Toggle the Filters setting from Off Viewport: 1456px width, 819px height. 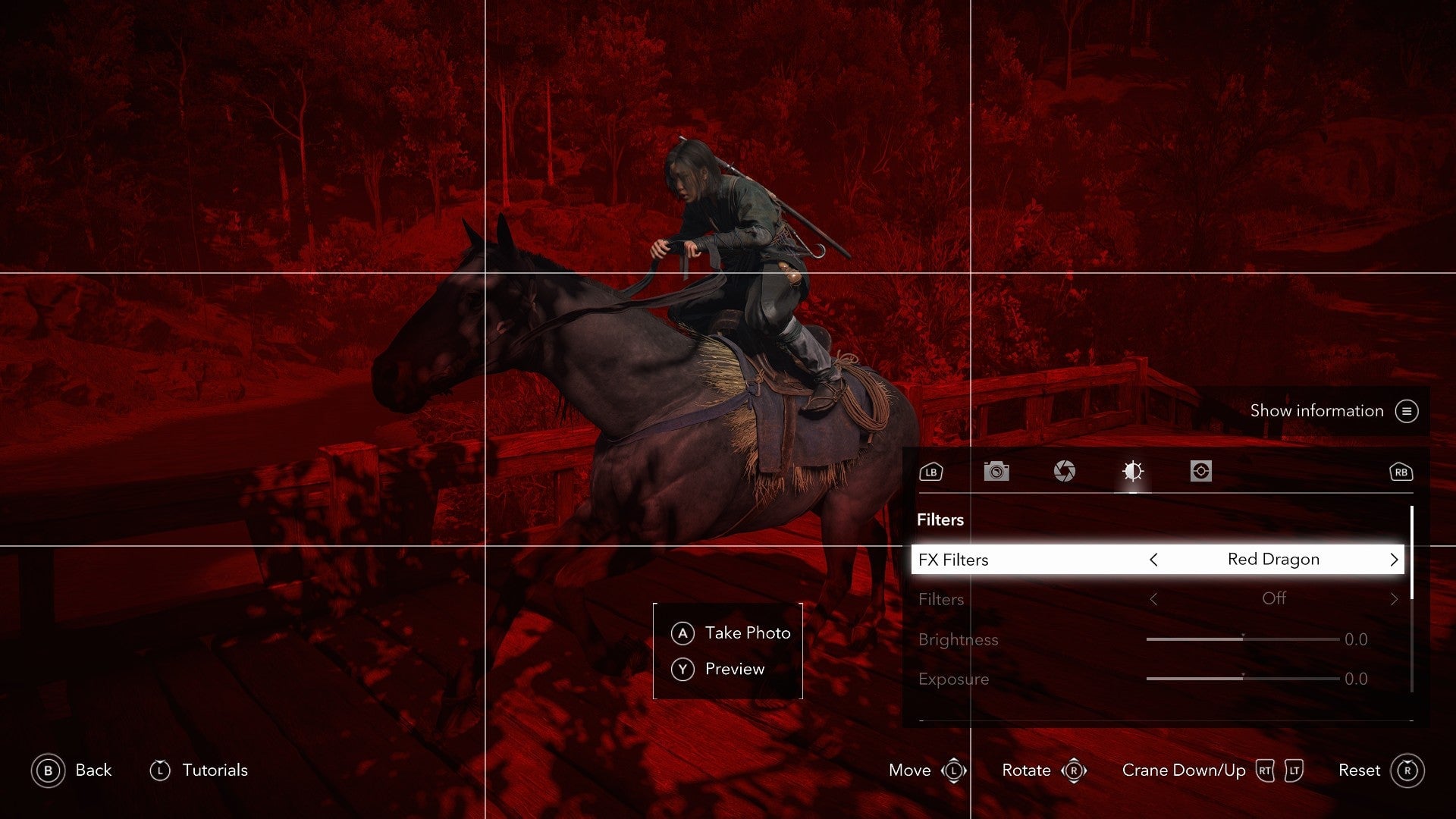click(1276, 599)
